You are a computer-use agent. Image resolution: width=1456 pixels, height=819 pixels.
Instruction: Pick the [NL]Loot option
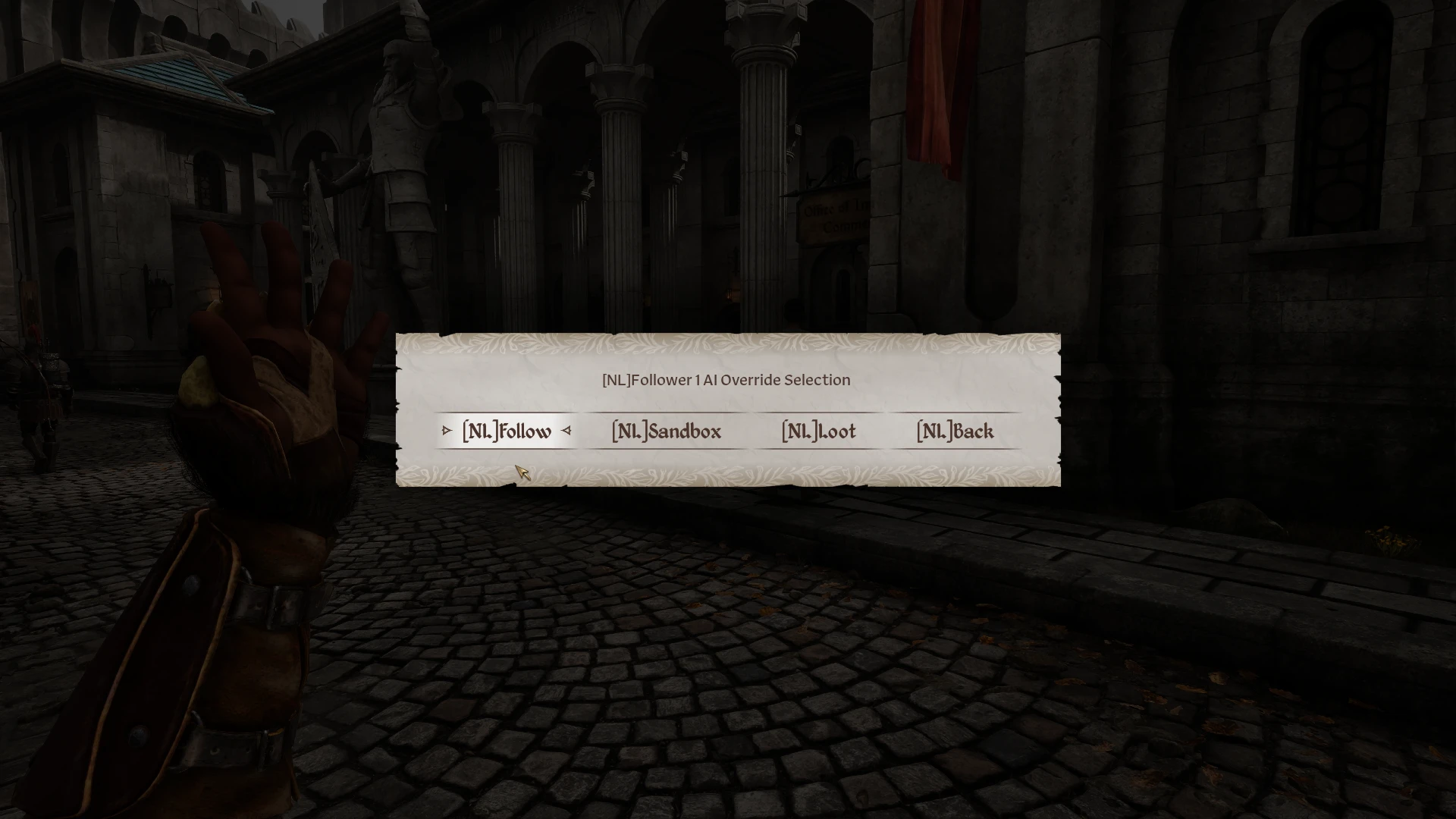[818, 431]
